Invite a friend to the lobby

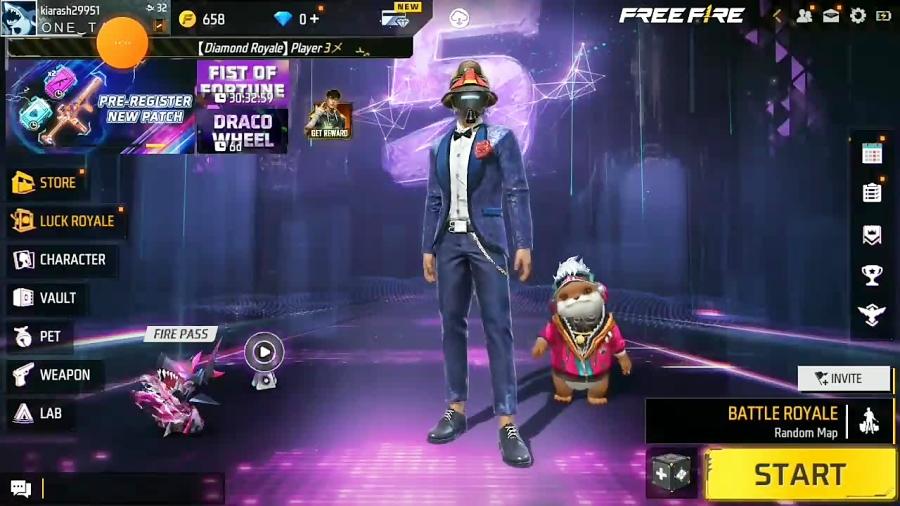pyautogui.click(x=843, y=379)
